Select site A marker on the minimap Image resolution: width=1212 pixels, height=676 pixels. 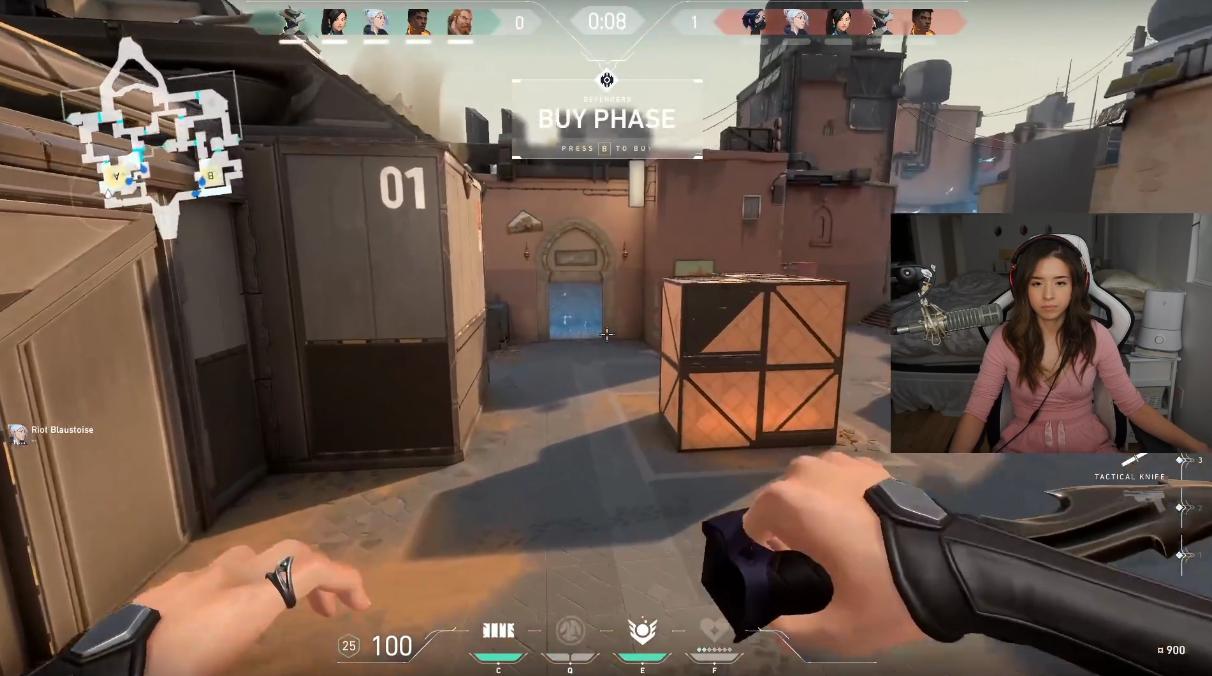click(116, 174)
